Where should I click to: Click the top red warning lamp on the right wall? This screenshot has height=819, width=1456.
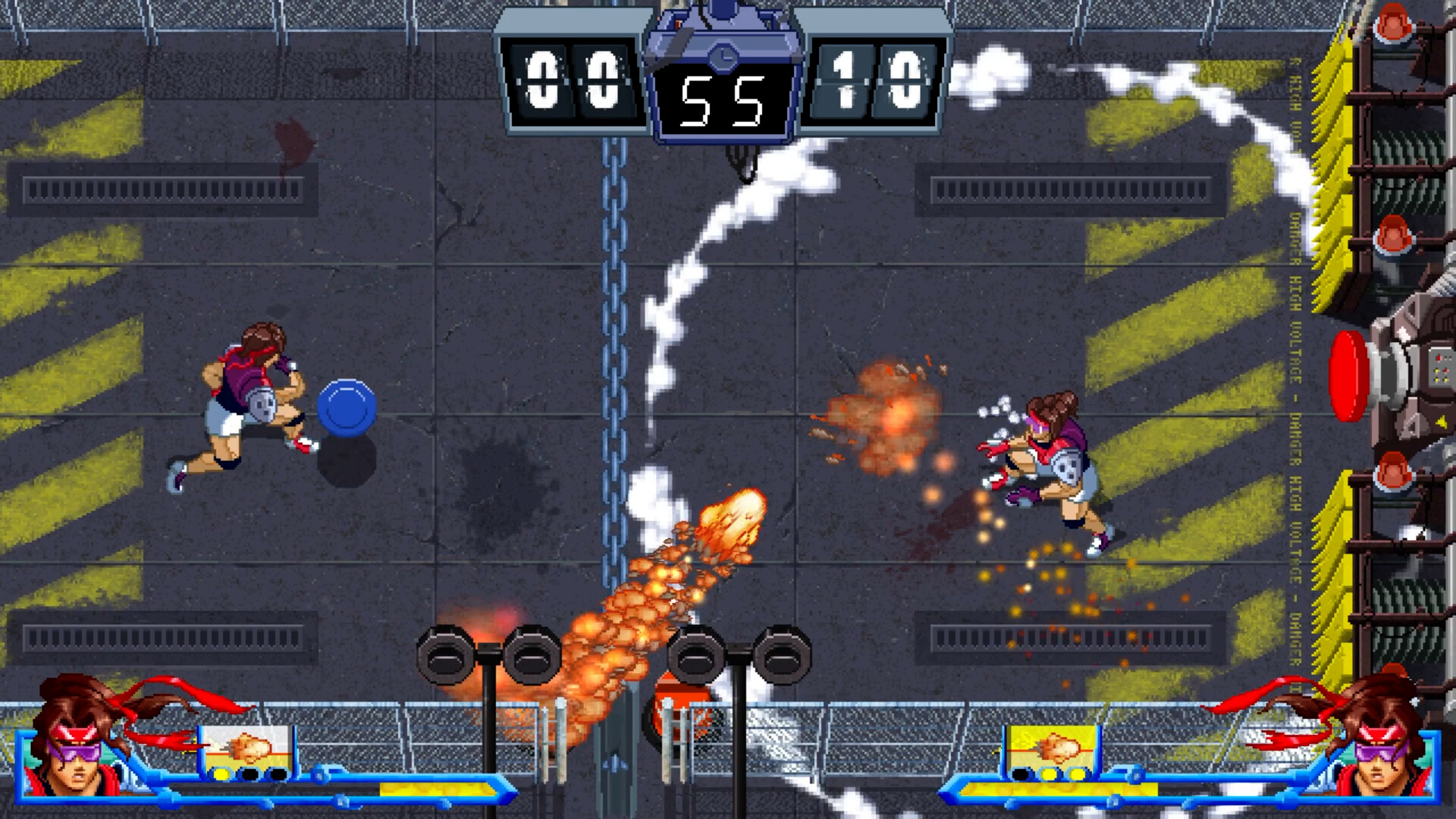[1392, 23]
